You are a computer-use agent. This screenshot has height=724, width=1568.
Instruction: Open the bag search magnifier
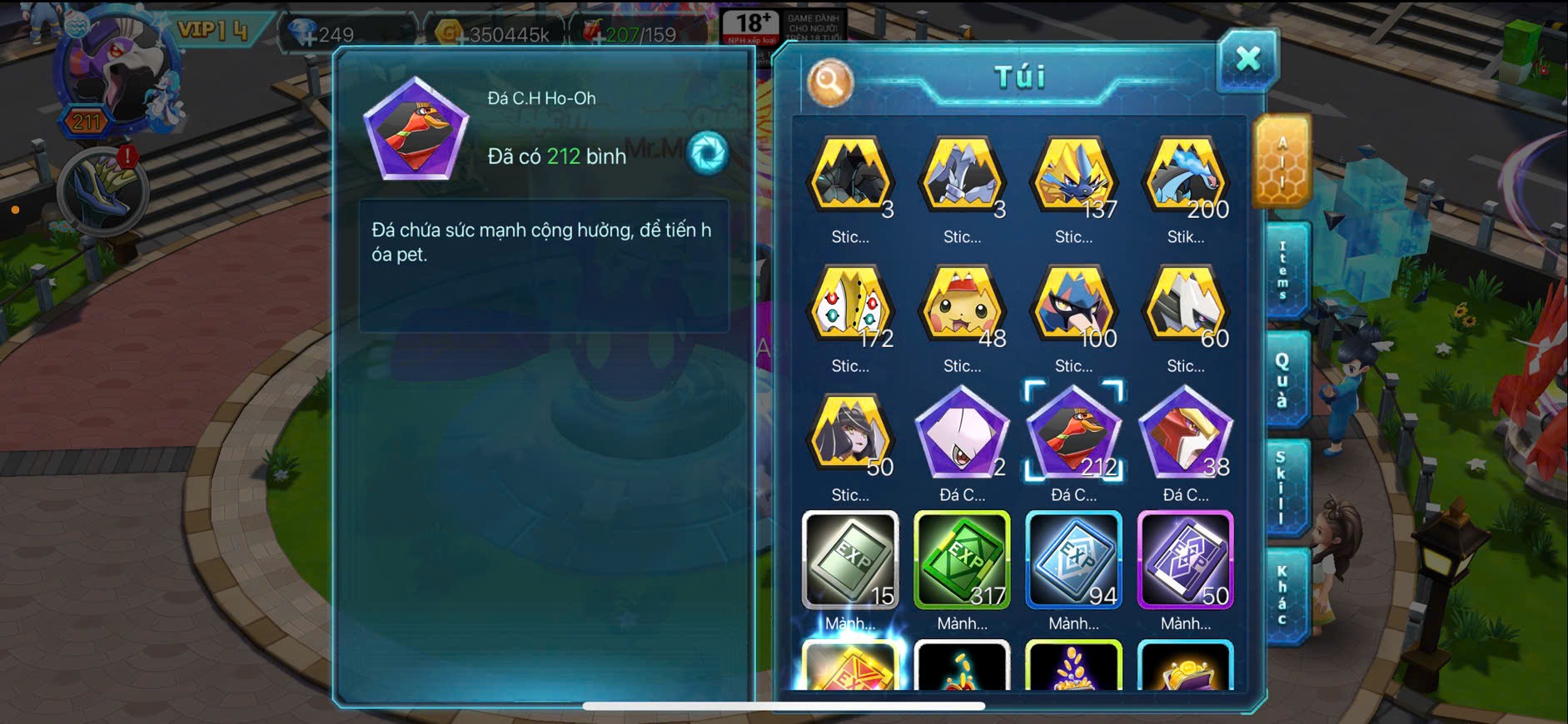click(829, 82)
